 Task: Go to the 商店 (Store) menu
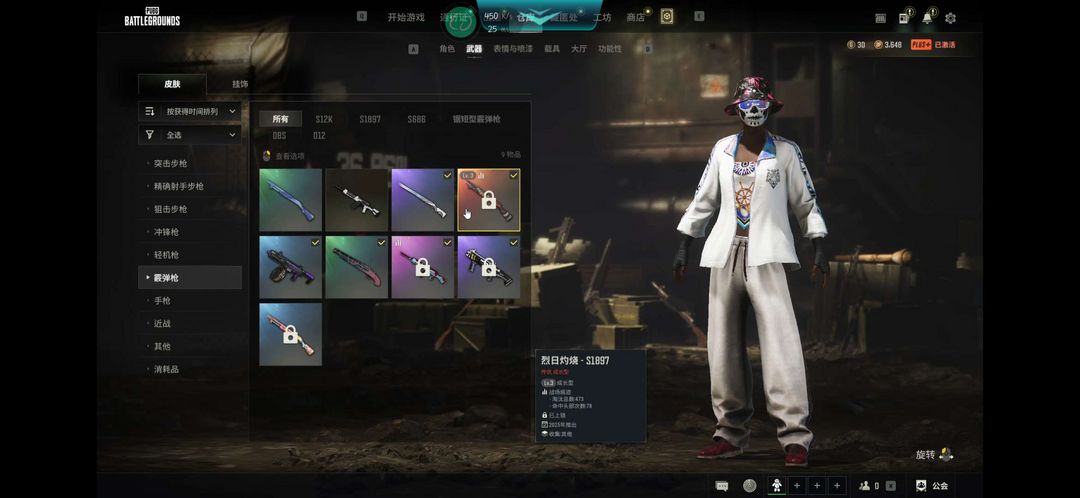click(635, 17)
